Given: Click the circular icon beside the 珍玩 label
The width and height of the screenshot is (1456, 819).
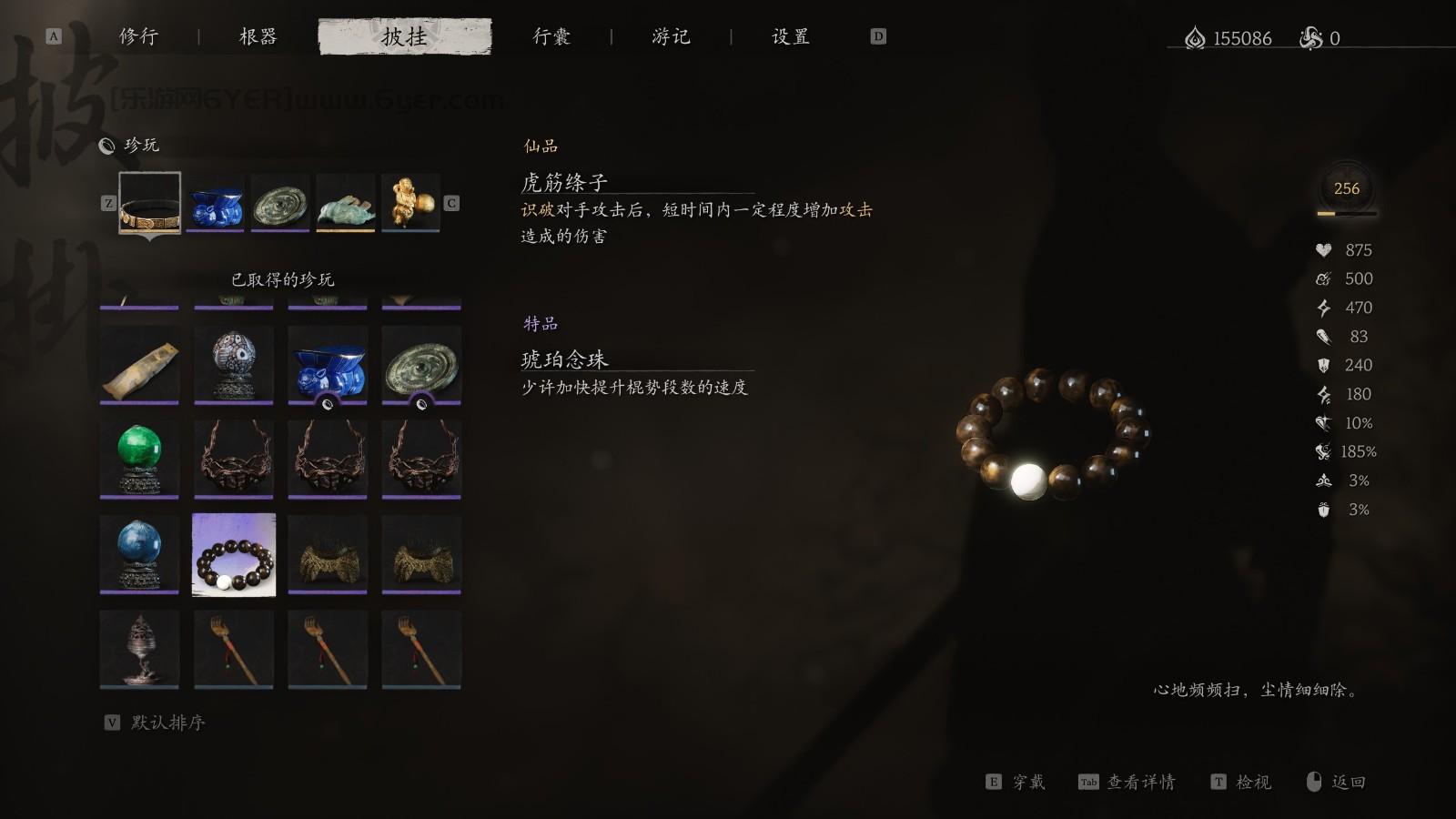Looking at the screenshot, I should click(107, 144).
